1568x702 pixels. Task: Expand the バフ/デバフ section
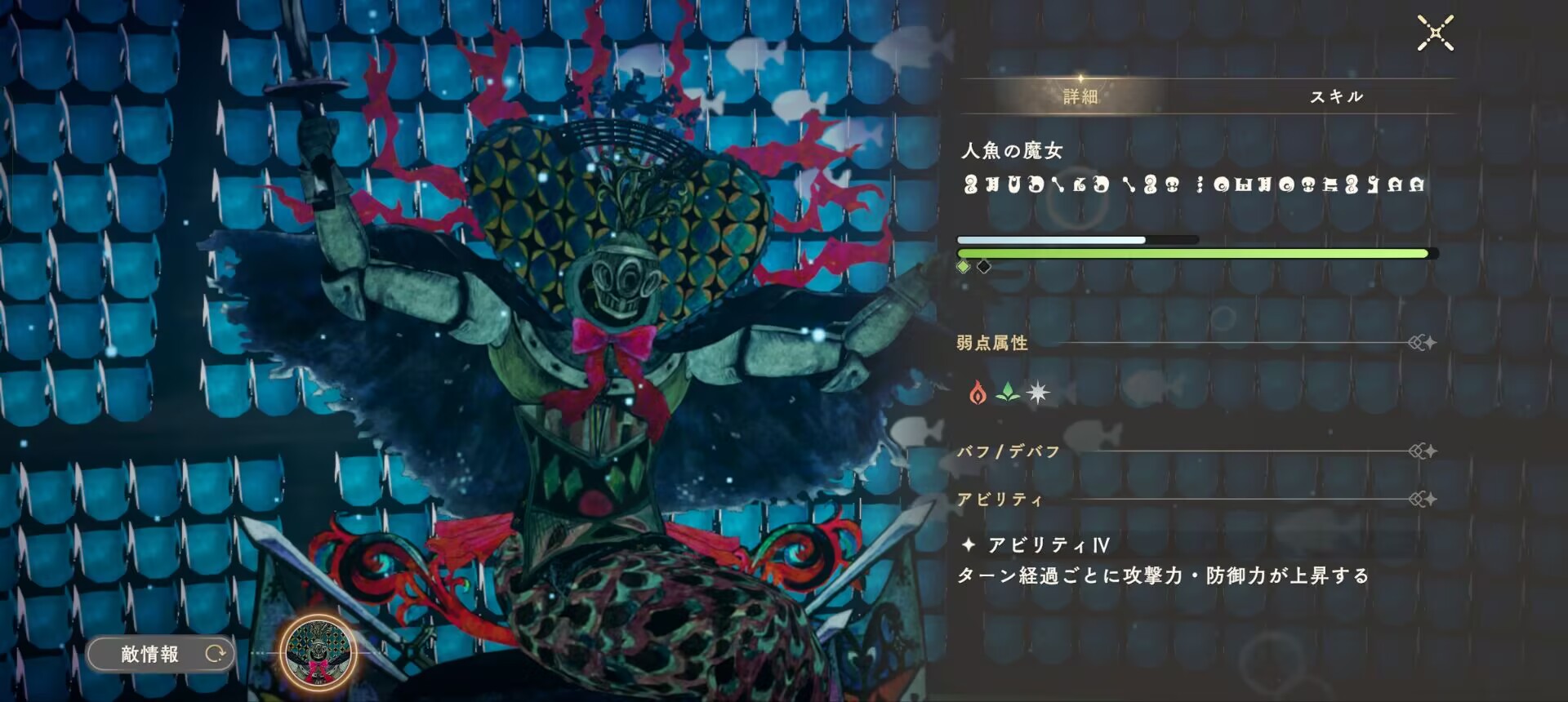tap(1009, 451)
